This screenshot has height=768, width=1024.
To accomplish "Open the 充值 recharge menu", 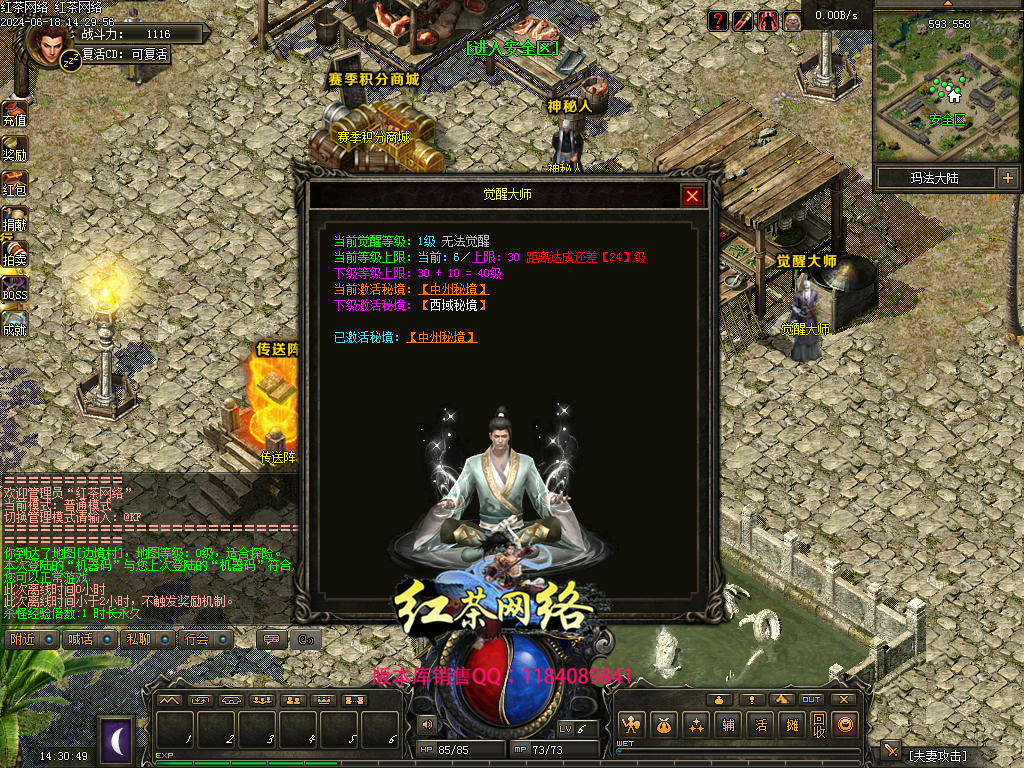I will (14, 113).
